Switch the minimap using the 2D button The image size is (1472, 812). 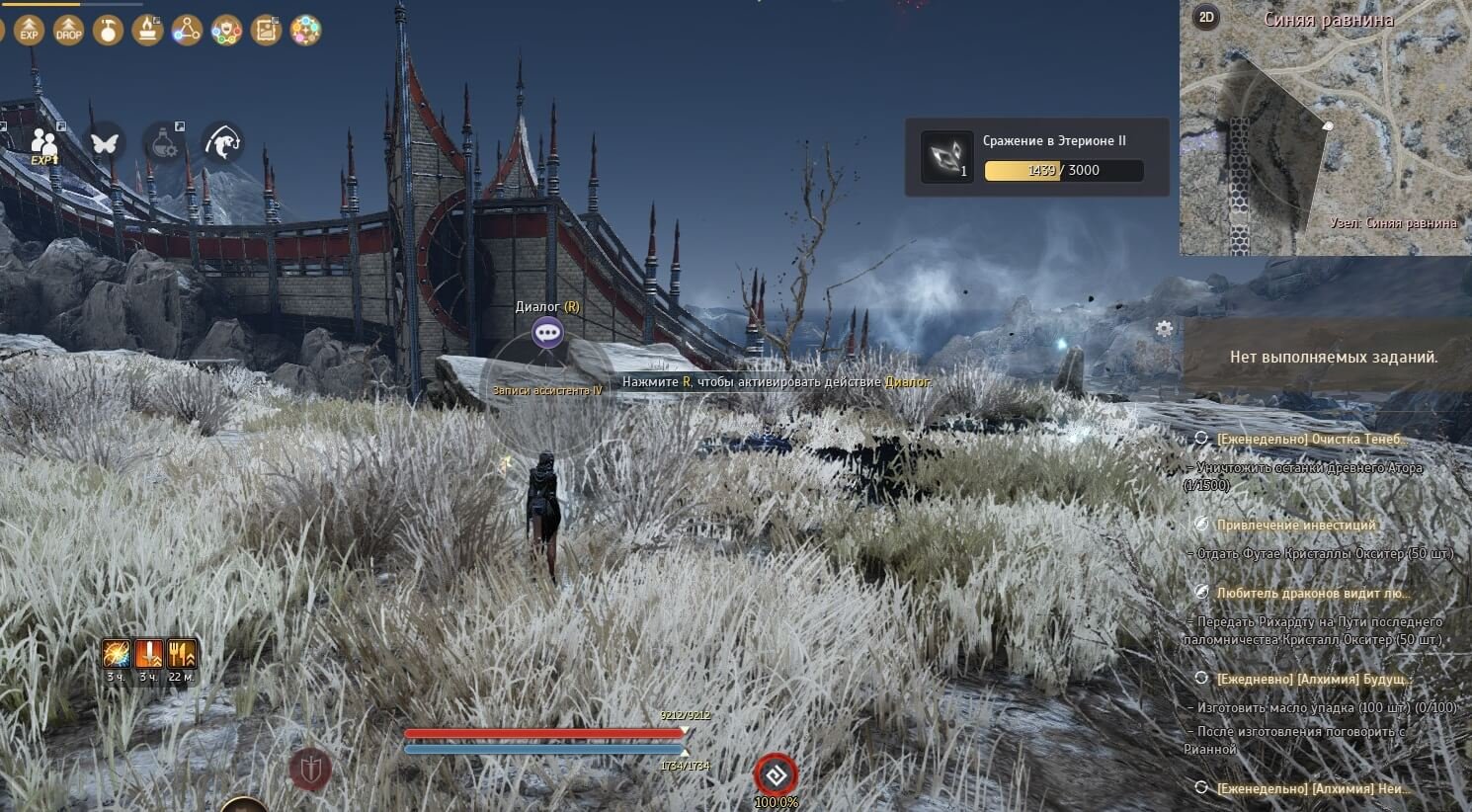pos(1206,17)
